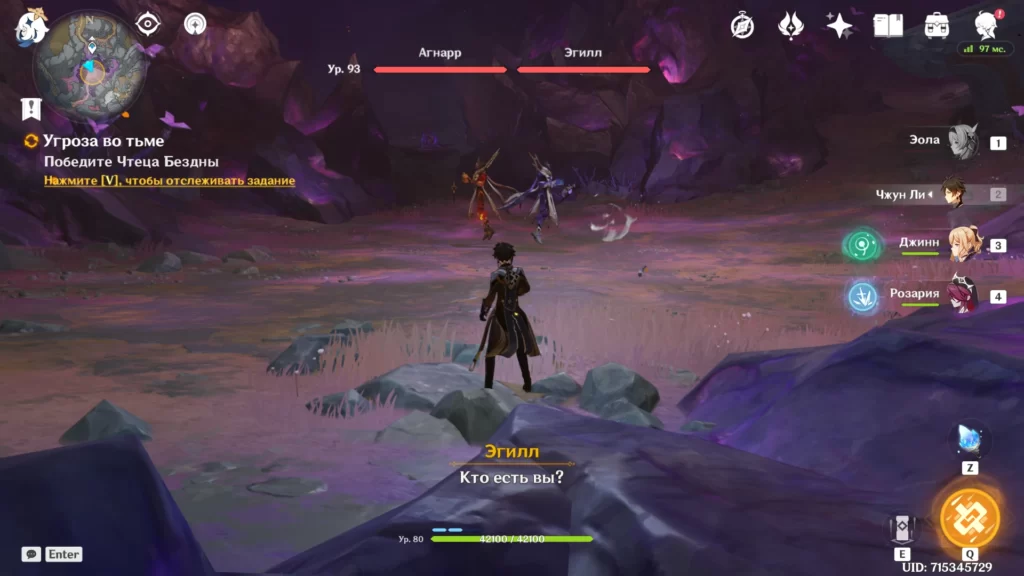Open the chat speech bubble
This screenshot has height=576, width=1024.
pos(31,554)
